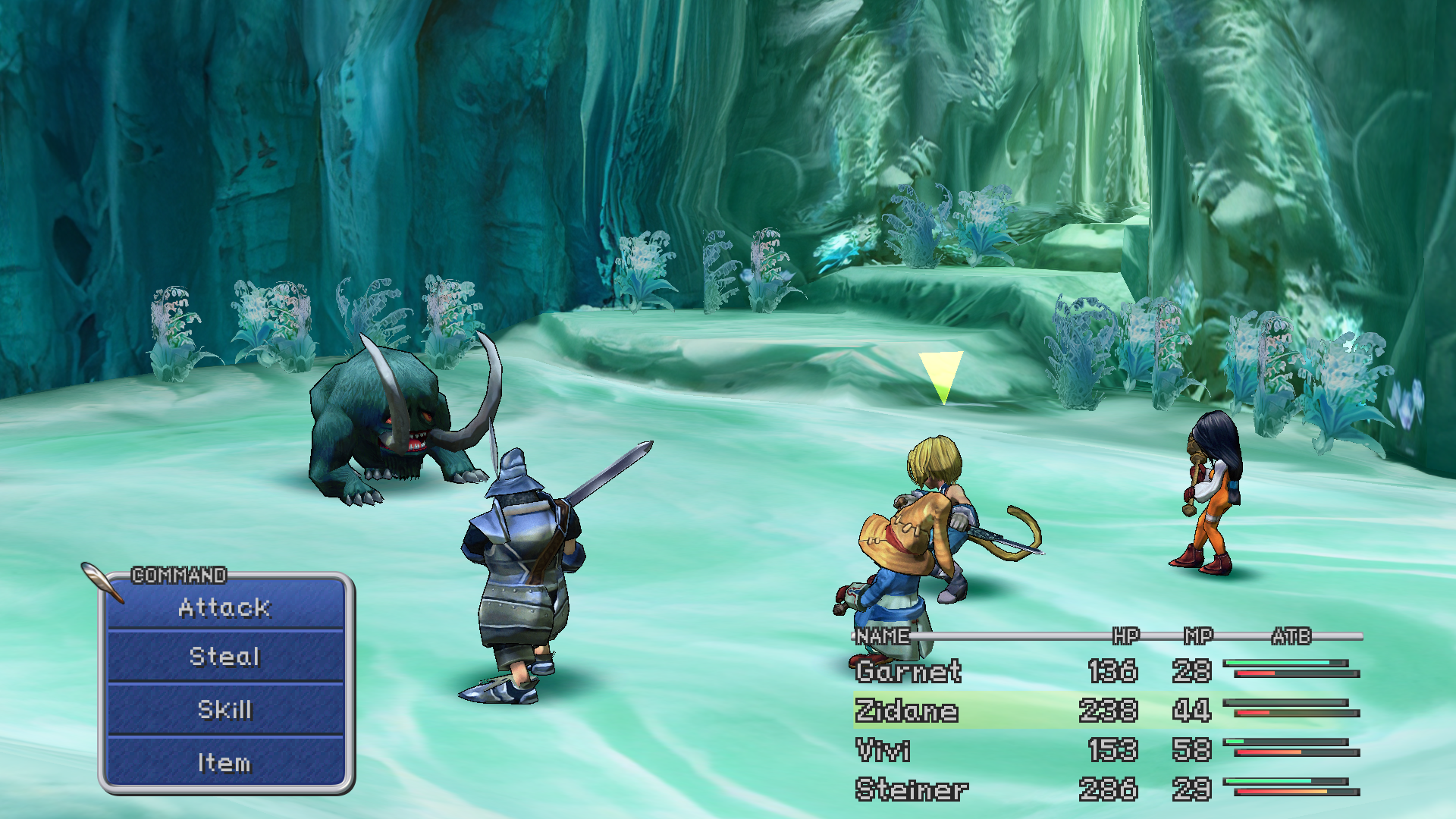Choose Steal from the command menu
Viewport: 1456px width, 819px height.
[x=224, y=657]
